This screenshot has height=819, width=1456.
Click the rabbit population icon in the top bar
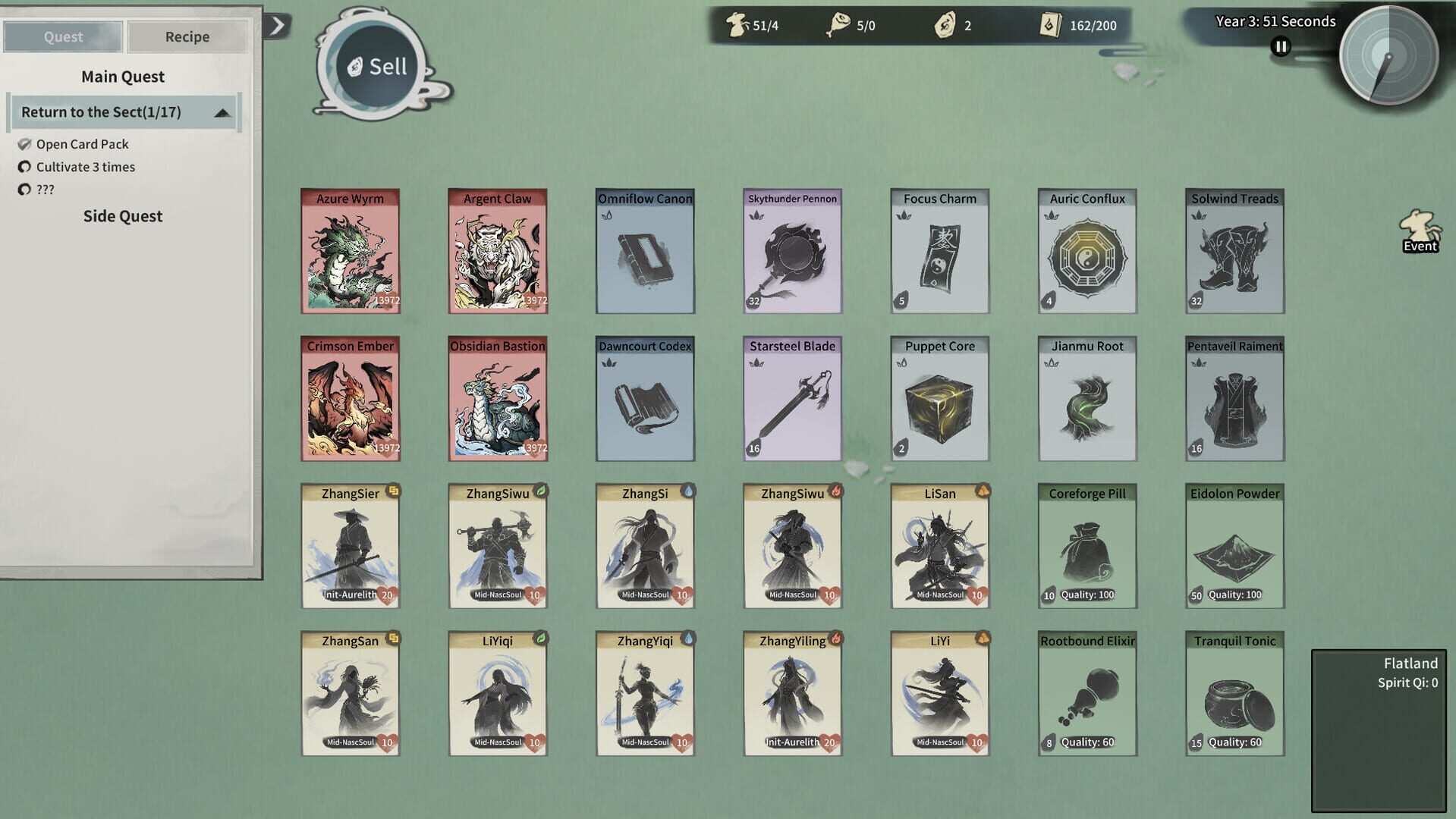point(736,24)
